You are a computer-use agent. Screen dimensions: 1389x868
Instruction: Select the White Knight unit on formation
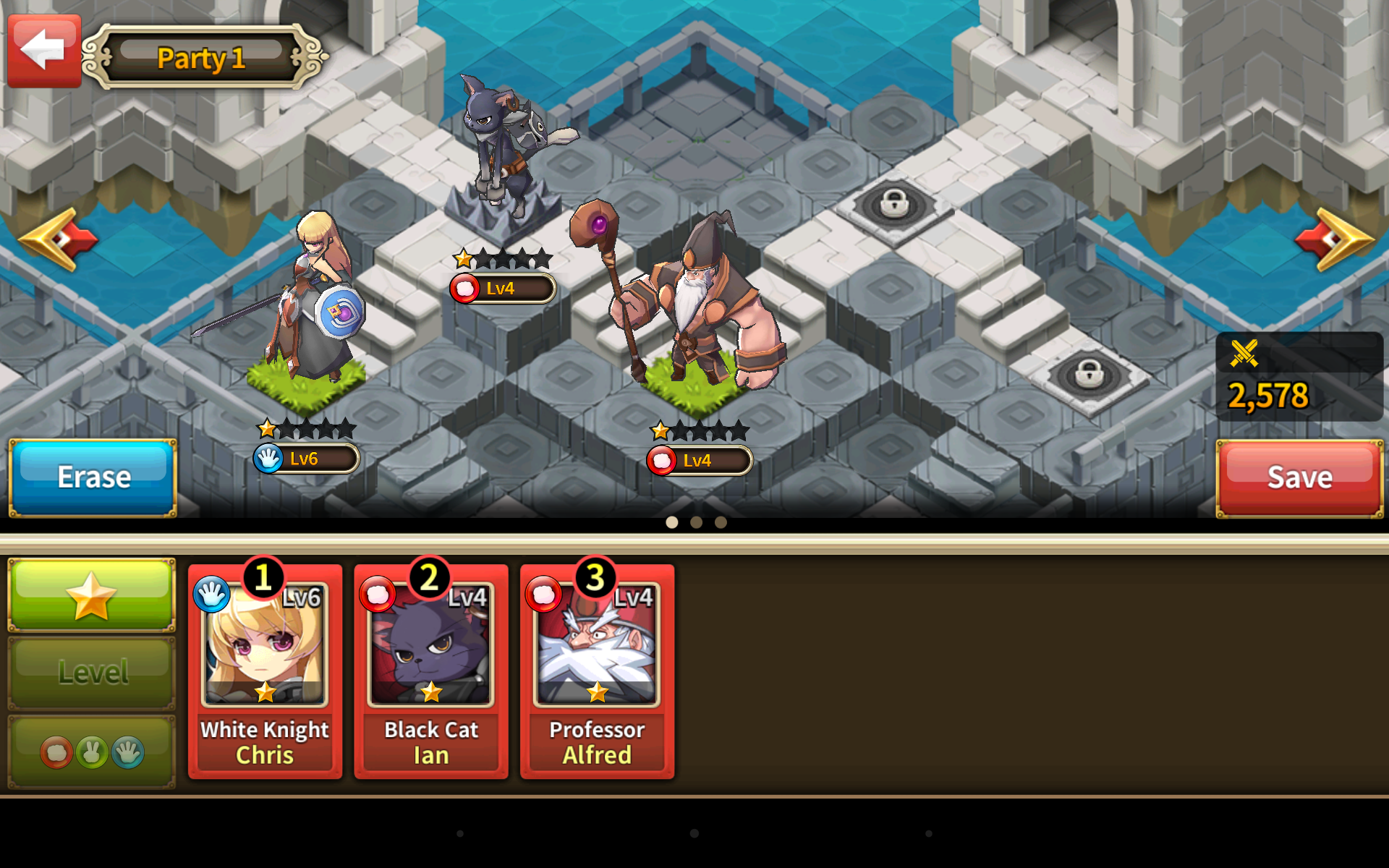pos(313,304)
